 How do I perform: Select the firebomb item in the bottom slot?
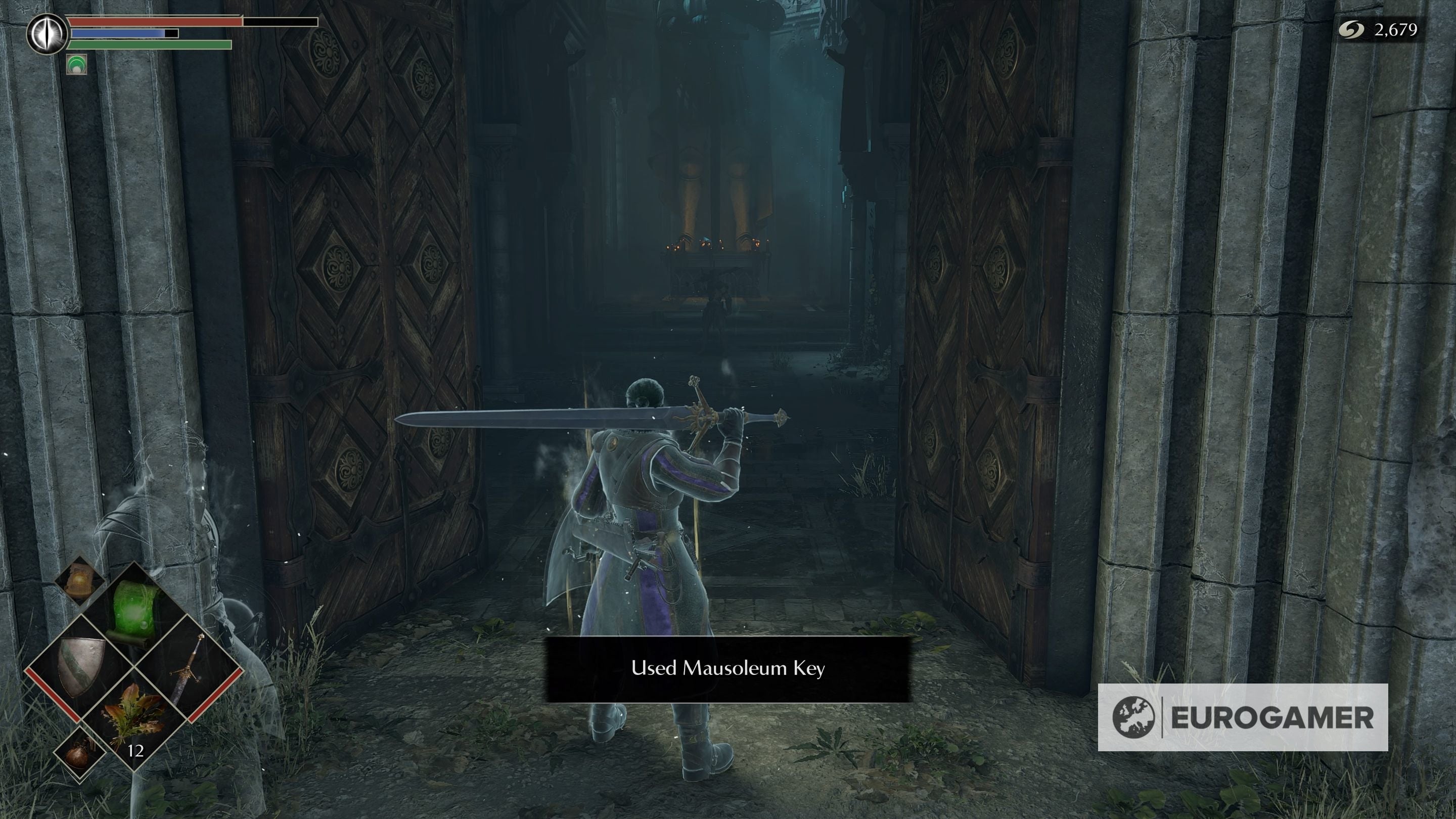tap(80, 753)
